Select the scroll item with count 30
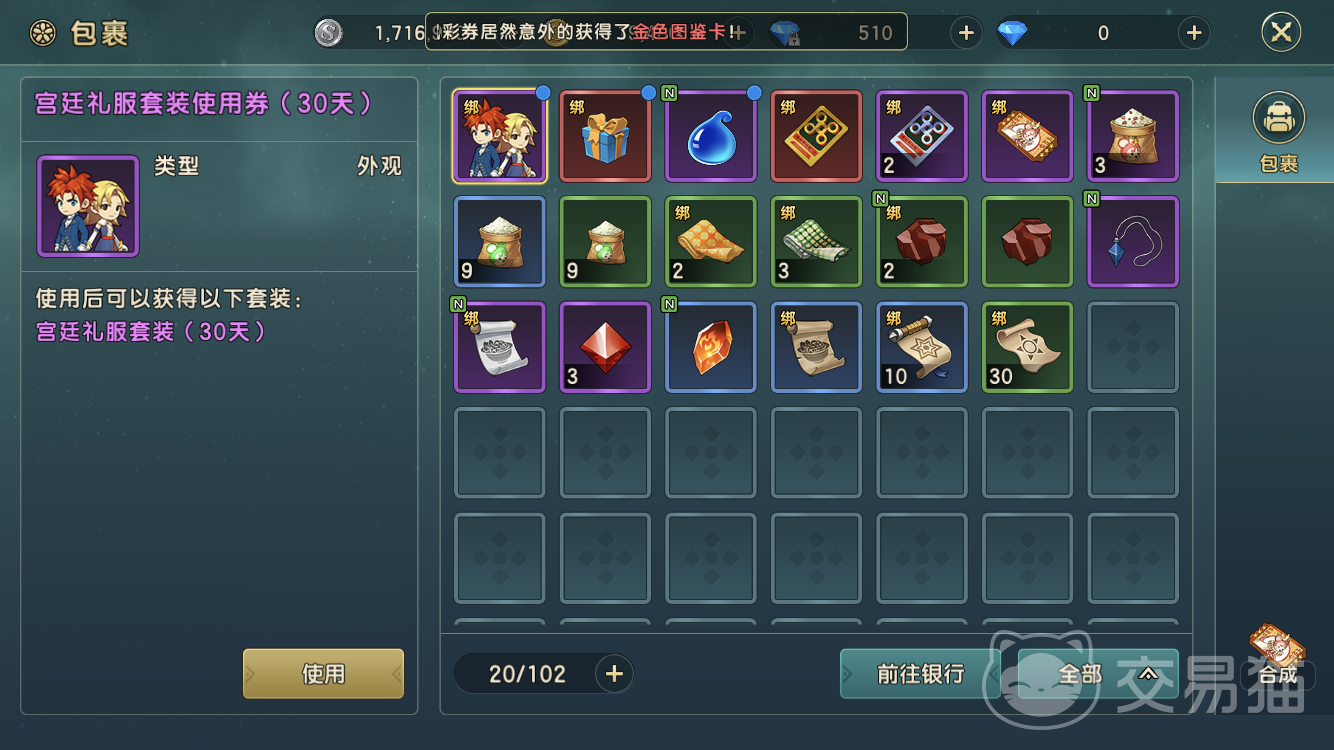This screenshot has height=750, width=1334. click(1027, 347)
